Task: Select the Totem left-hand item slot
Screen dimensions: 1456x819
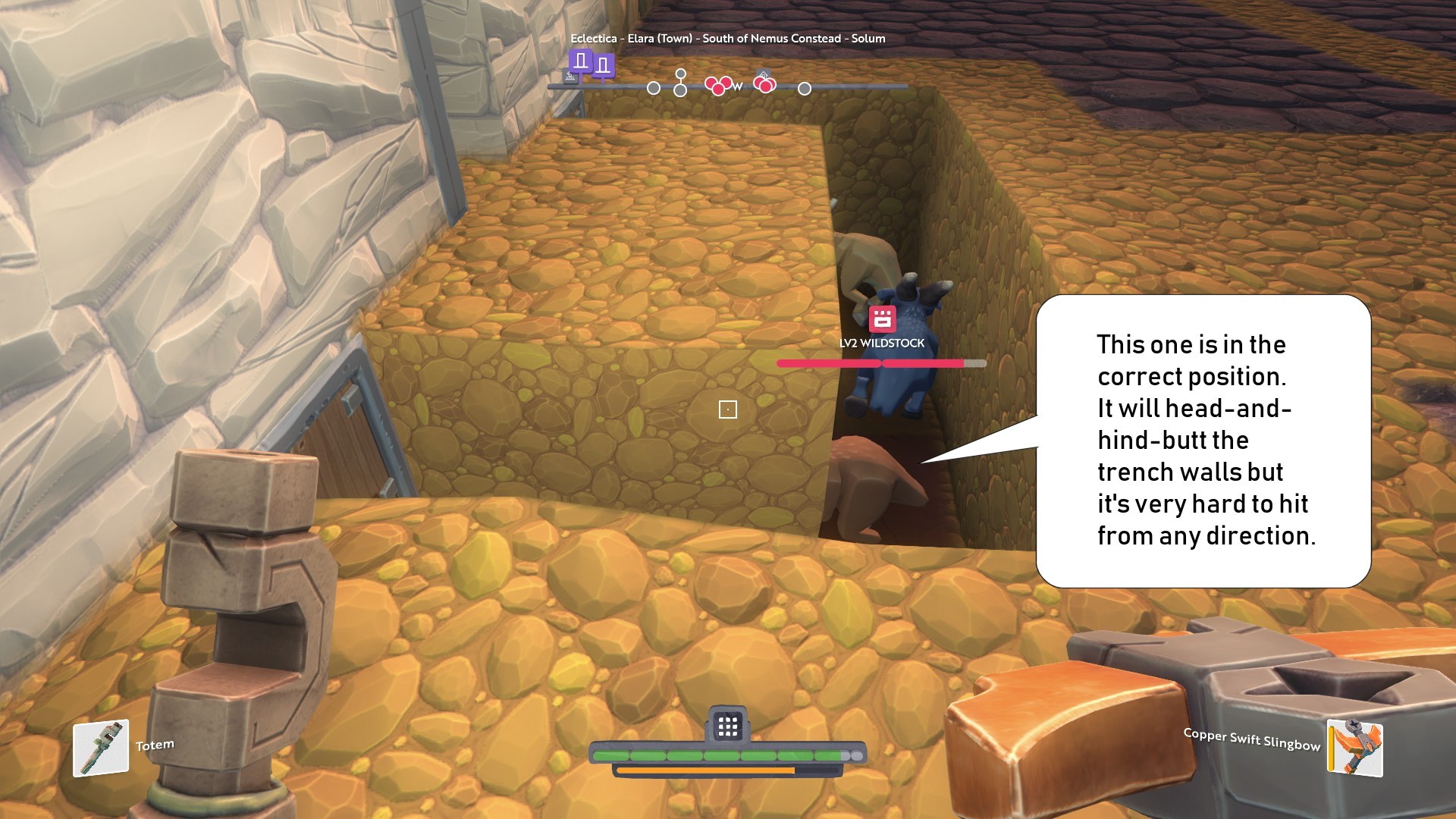Action: click(101, 748)
